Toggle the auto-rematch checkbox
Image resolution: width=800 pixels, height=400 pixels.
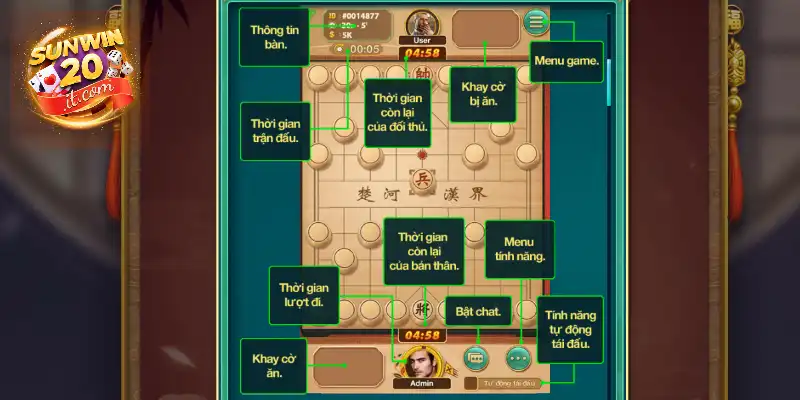pyautogui.click(x=470, y=383)
